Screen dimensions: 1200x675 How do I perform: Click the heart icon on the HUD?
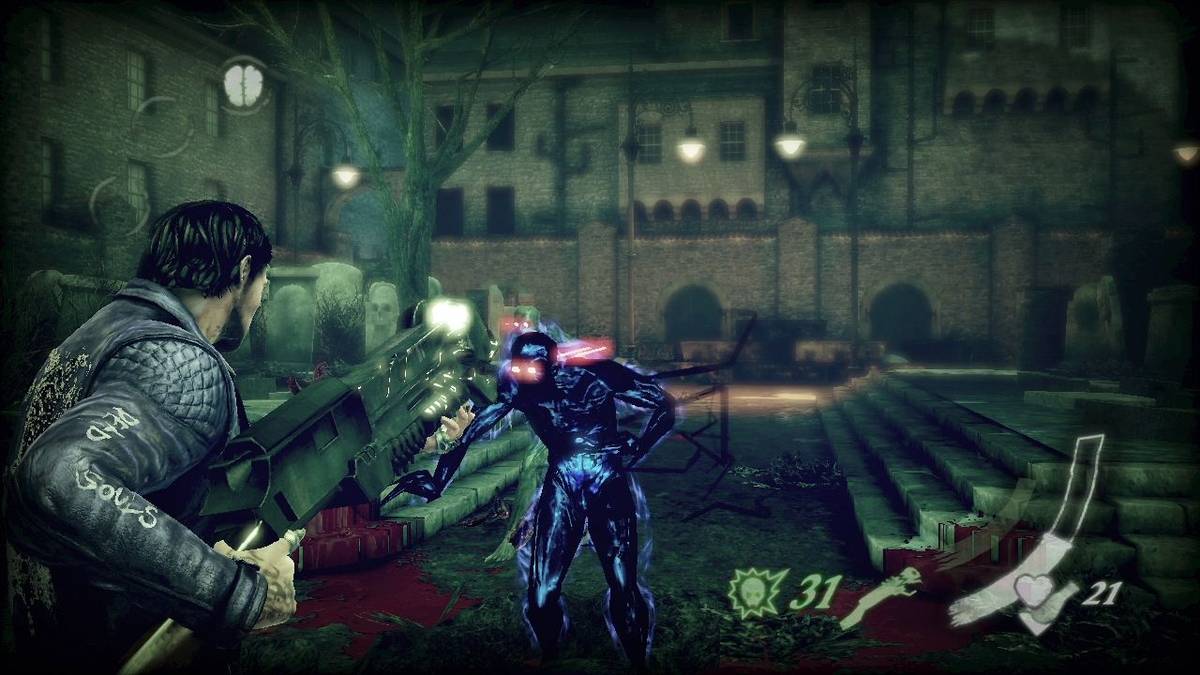coord(1035,591)
